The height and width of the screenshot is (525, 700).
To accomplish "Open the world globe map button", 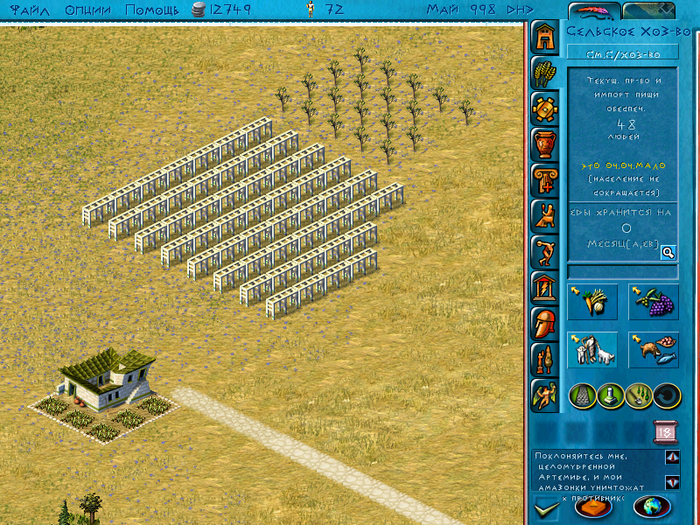I will click(651, 507).
